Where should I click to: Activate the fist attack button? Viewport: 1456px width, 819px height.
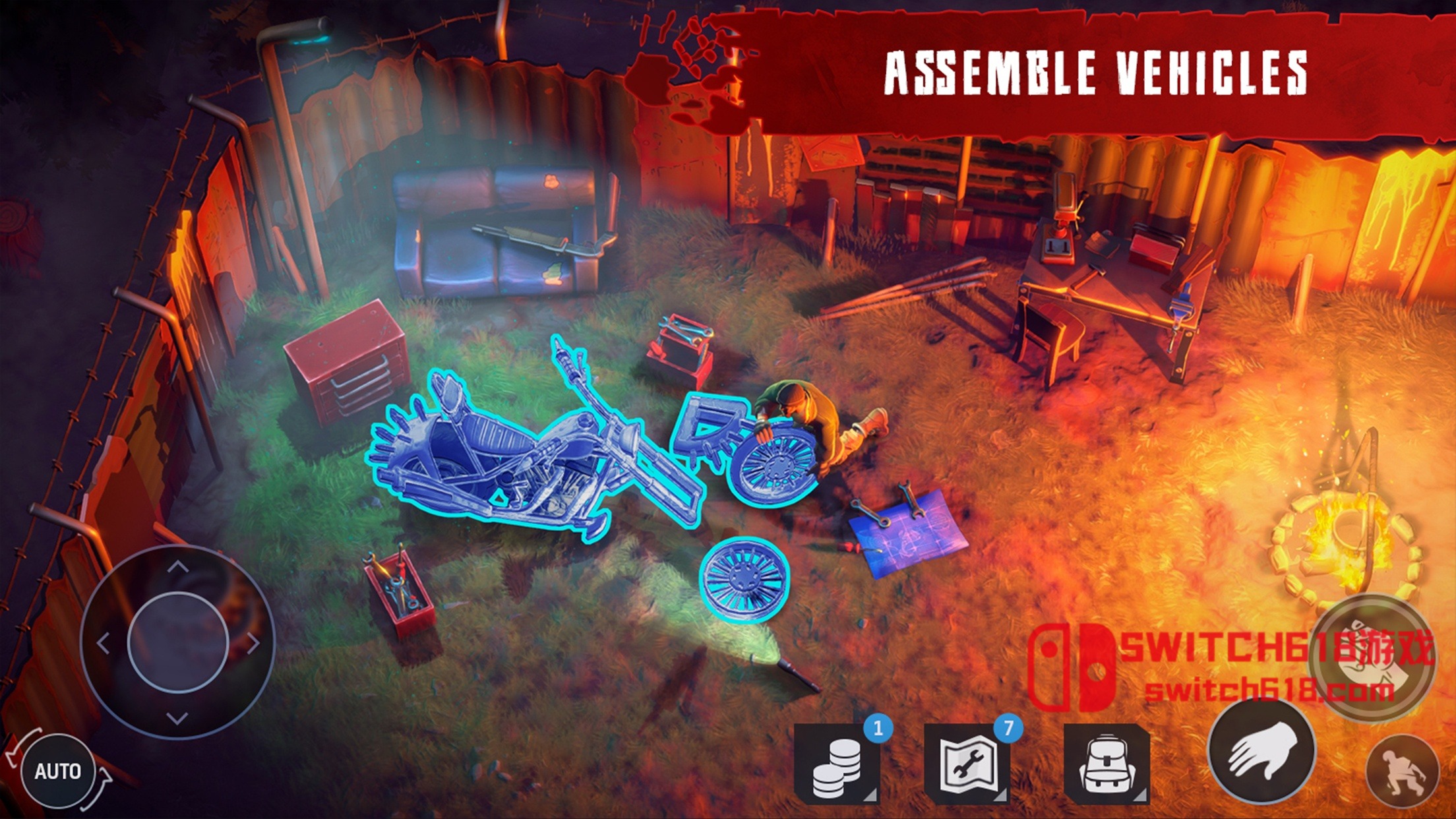(1372, 659)
